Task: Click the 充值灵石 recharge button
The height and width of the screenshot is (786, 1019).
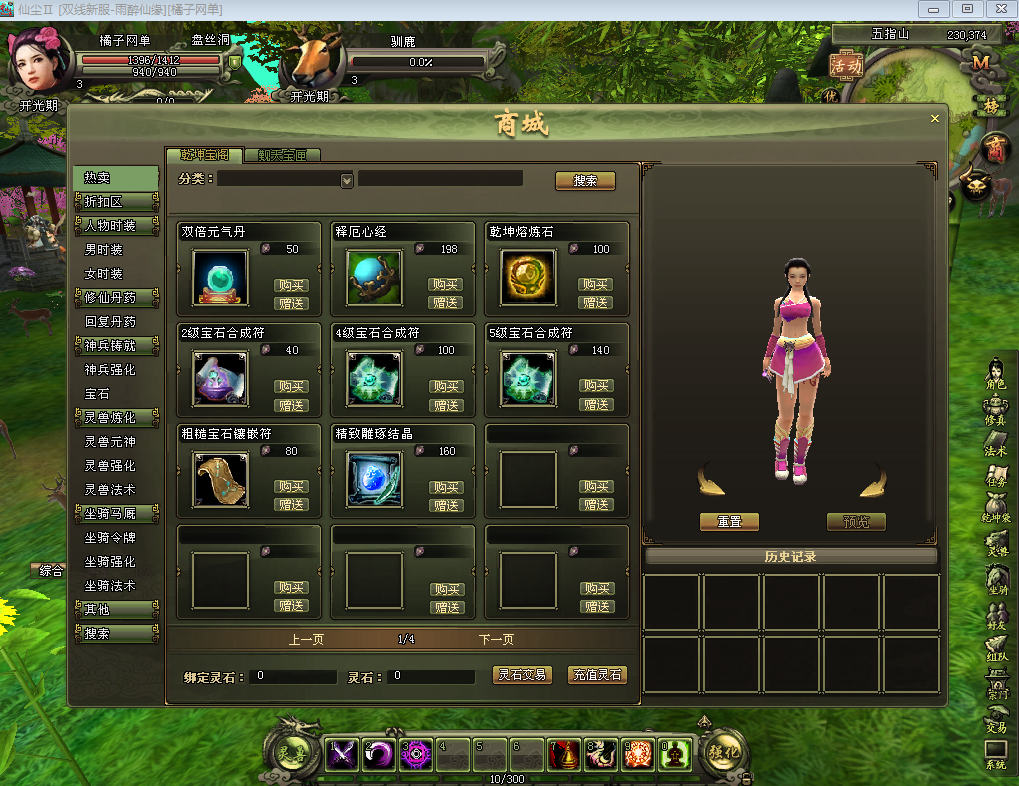Action: point(597,675)
